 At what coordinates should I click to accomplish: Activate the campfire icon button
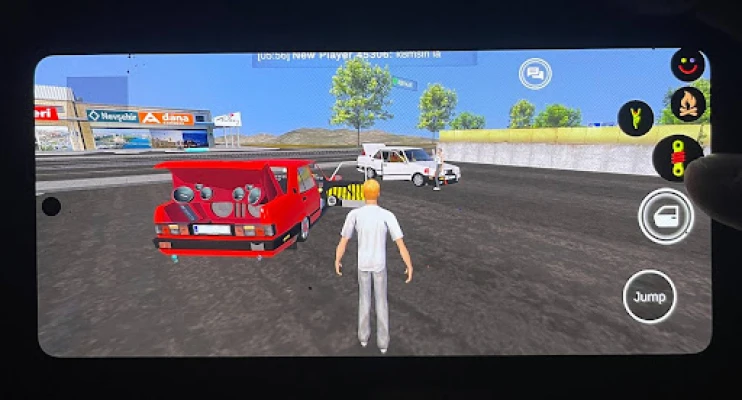point(688,103)
